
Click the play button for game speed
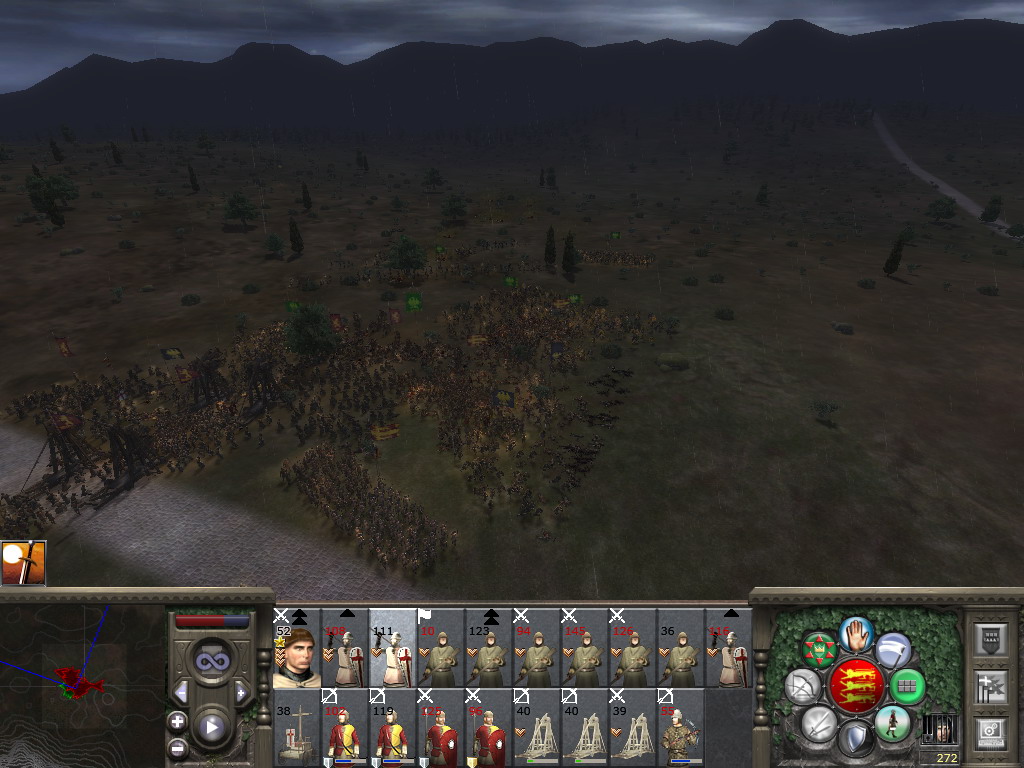[x=212, y=727]
